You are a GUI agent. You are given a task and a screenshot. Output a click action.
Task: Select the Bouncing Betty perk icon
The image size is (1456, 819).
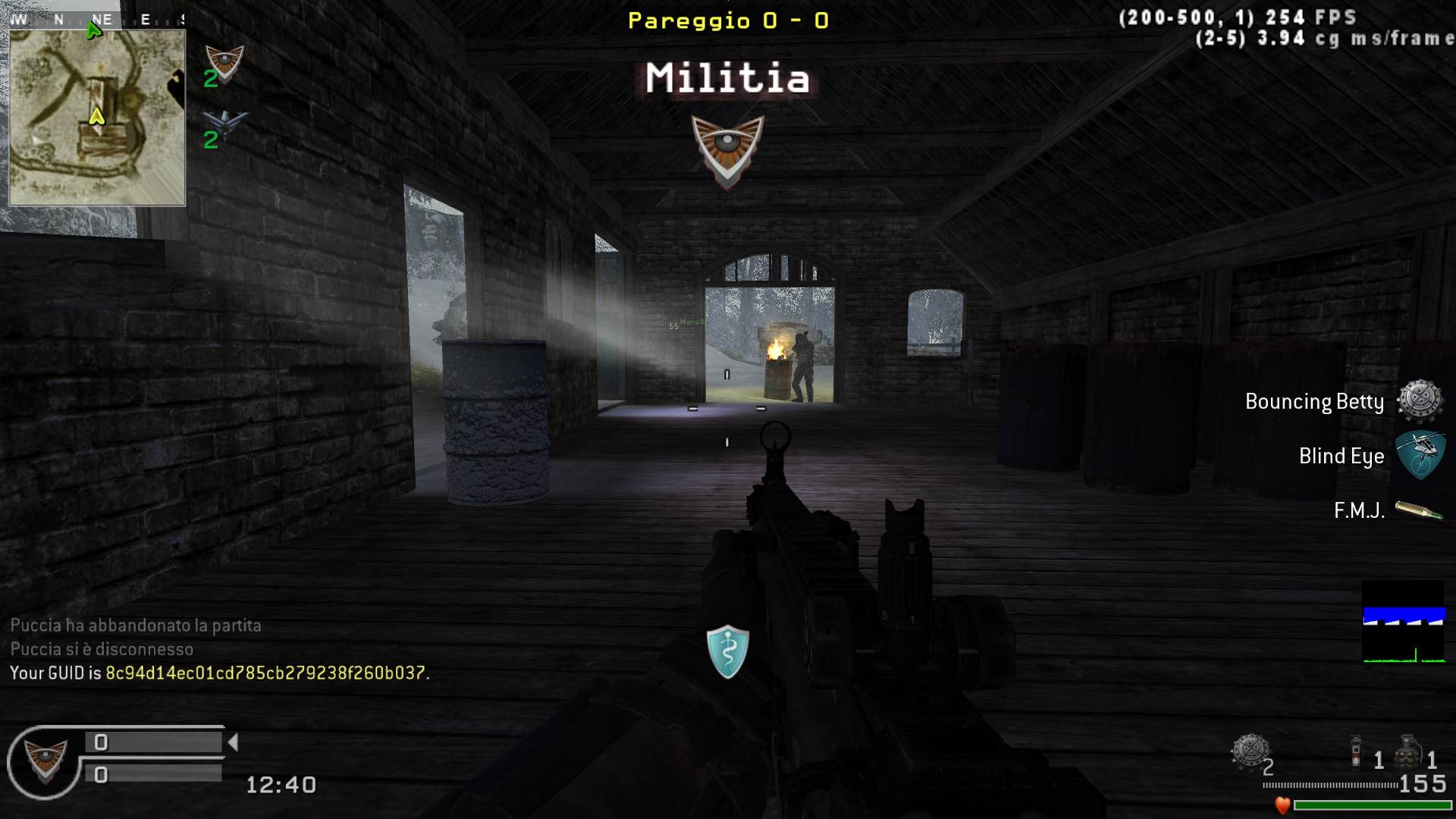click(x=1419, y=401)
